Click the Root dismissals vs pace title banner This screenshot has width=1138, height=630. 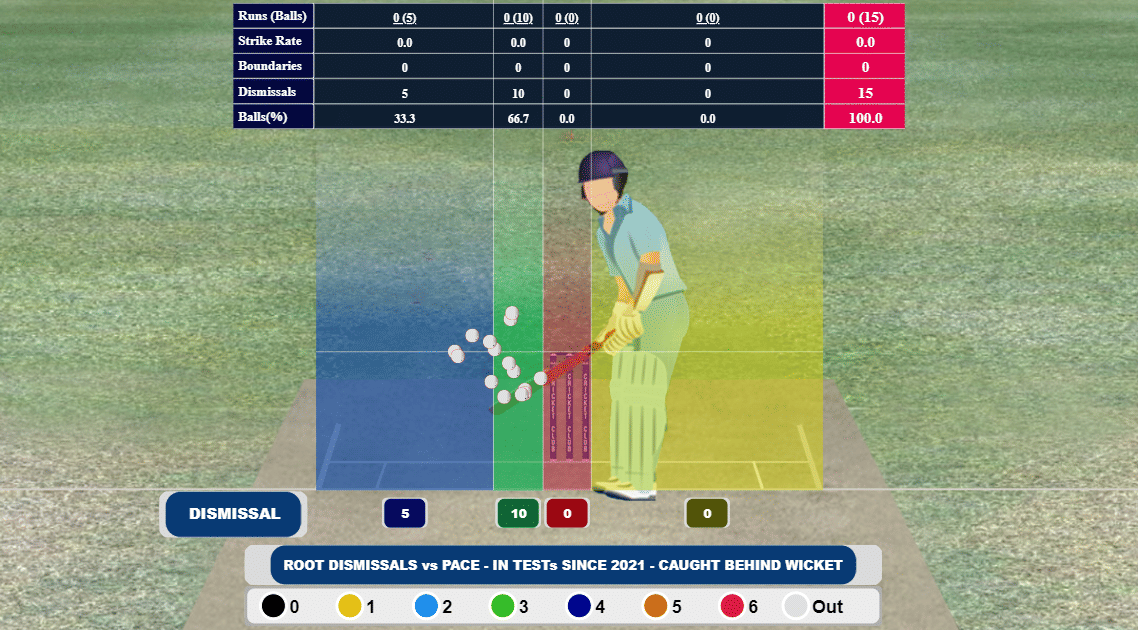click(x=563, y=565)
